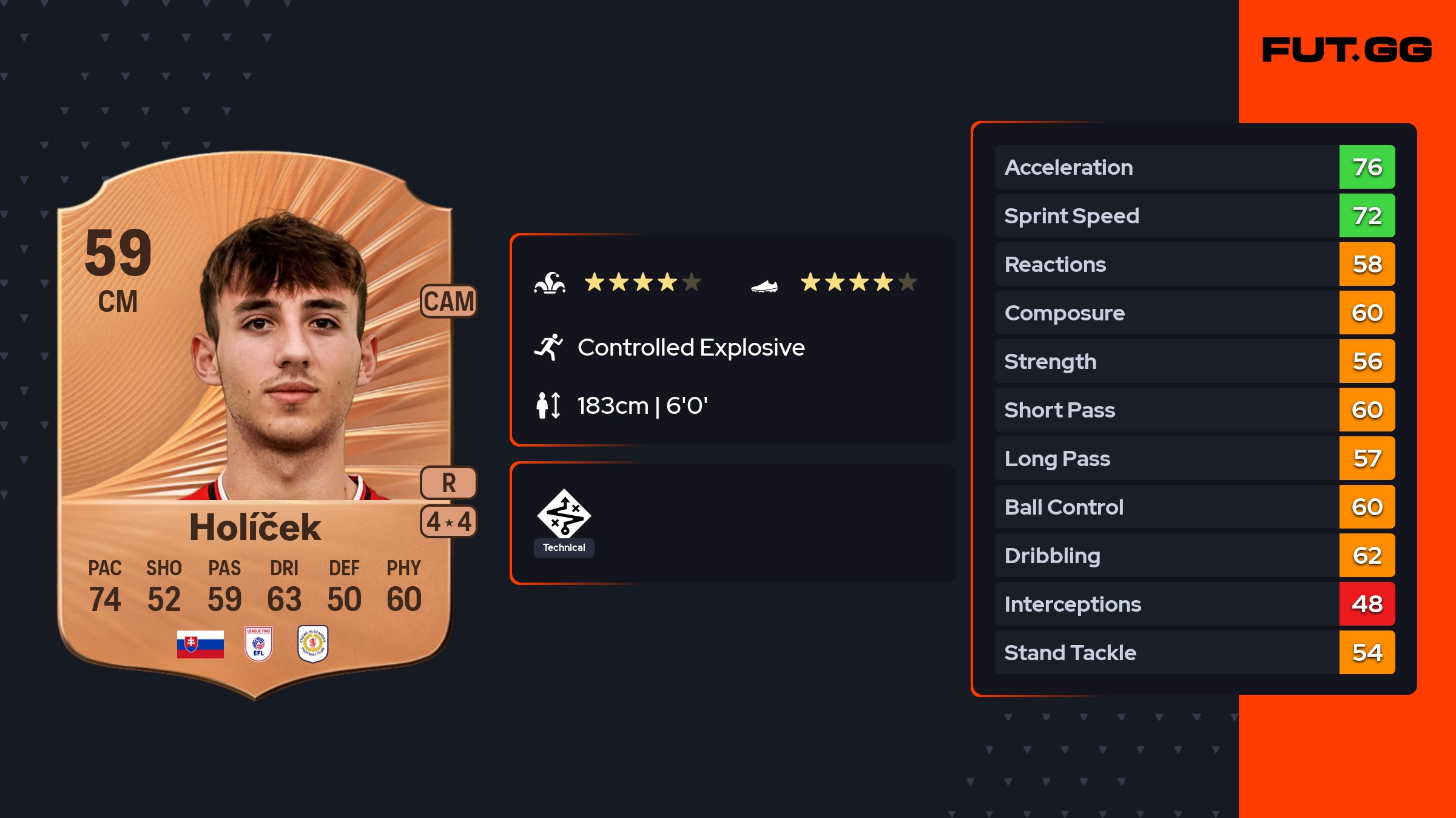Image resolution: width=1456 pixels, height=818 pixels.
Task: Select the Holíček player card
Action: (255, 425)
